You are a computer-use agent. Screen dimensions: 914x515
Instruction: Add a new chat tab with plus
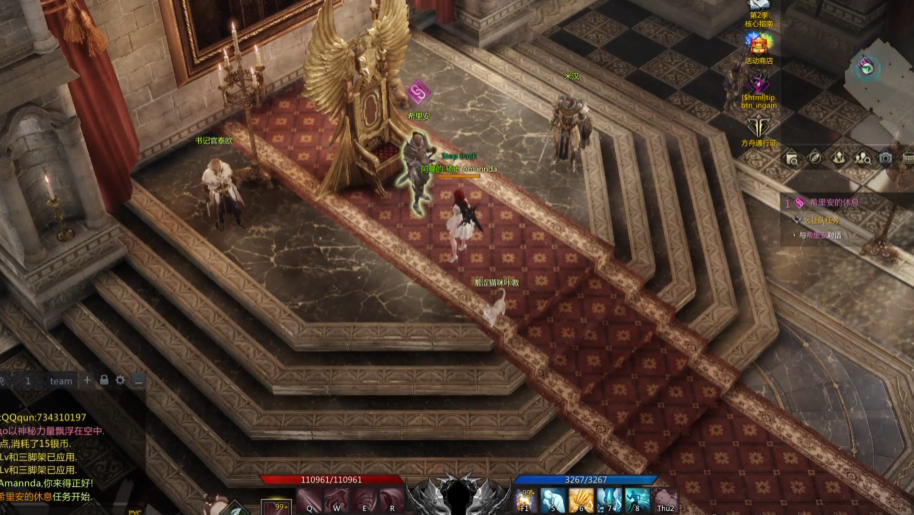88,380
